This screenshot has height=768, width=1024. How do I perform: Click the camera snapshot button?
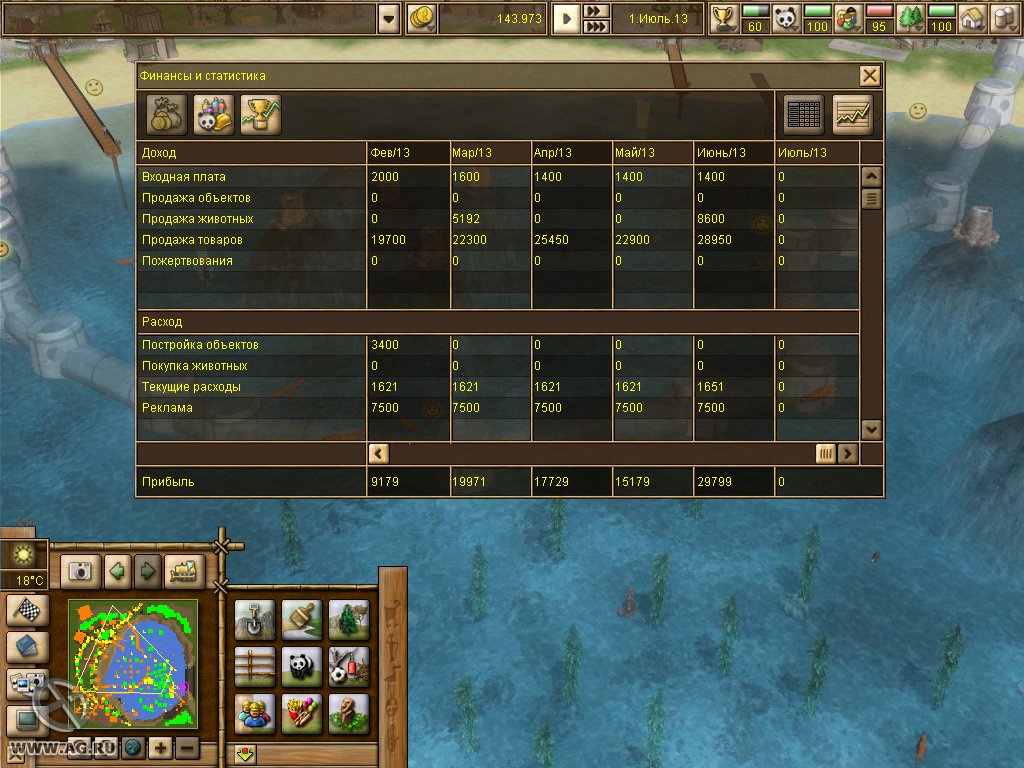click(80, 571)
